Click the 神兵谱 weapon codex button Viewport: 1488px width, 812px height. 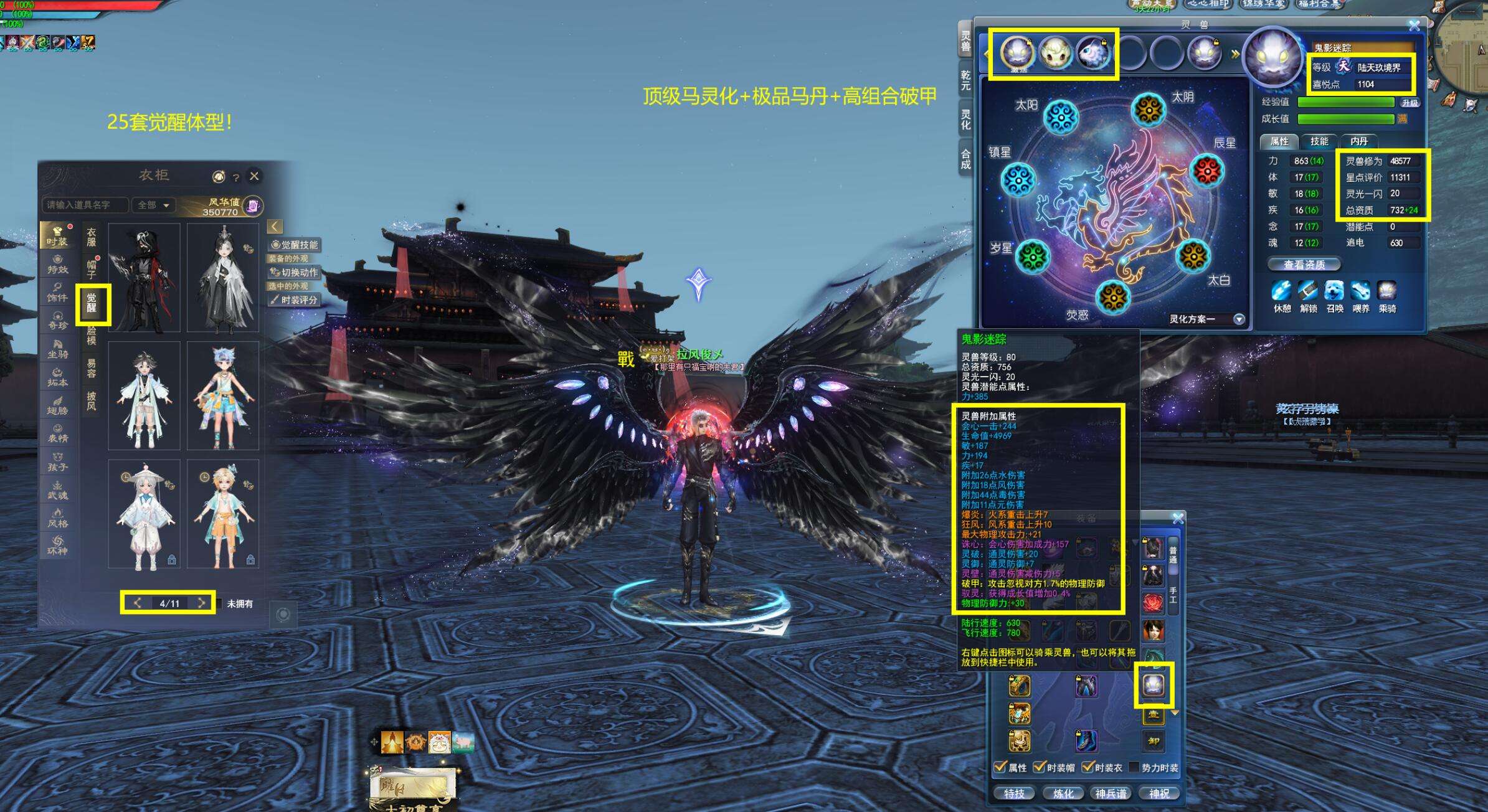1111,793
